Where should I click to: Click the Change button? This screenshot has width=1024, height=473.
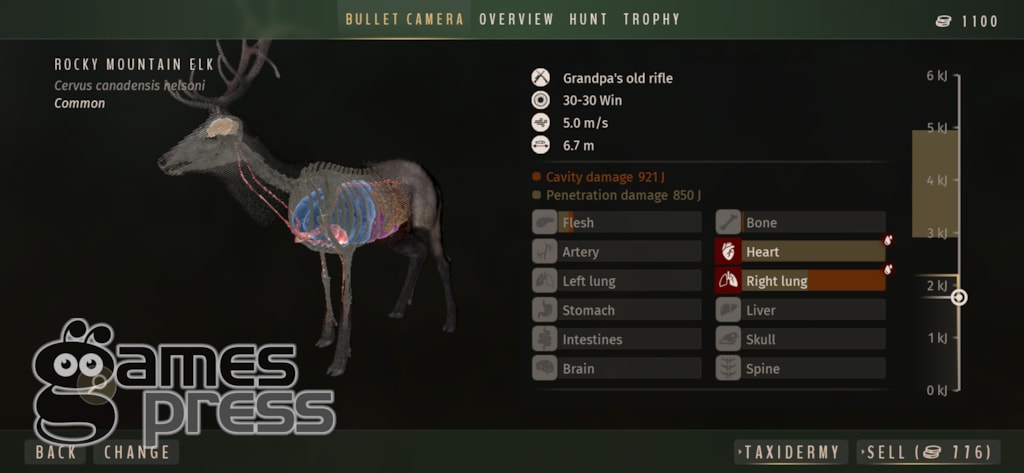click(x=137, y=452)
